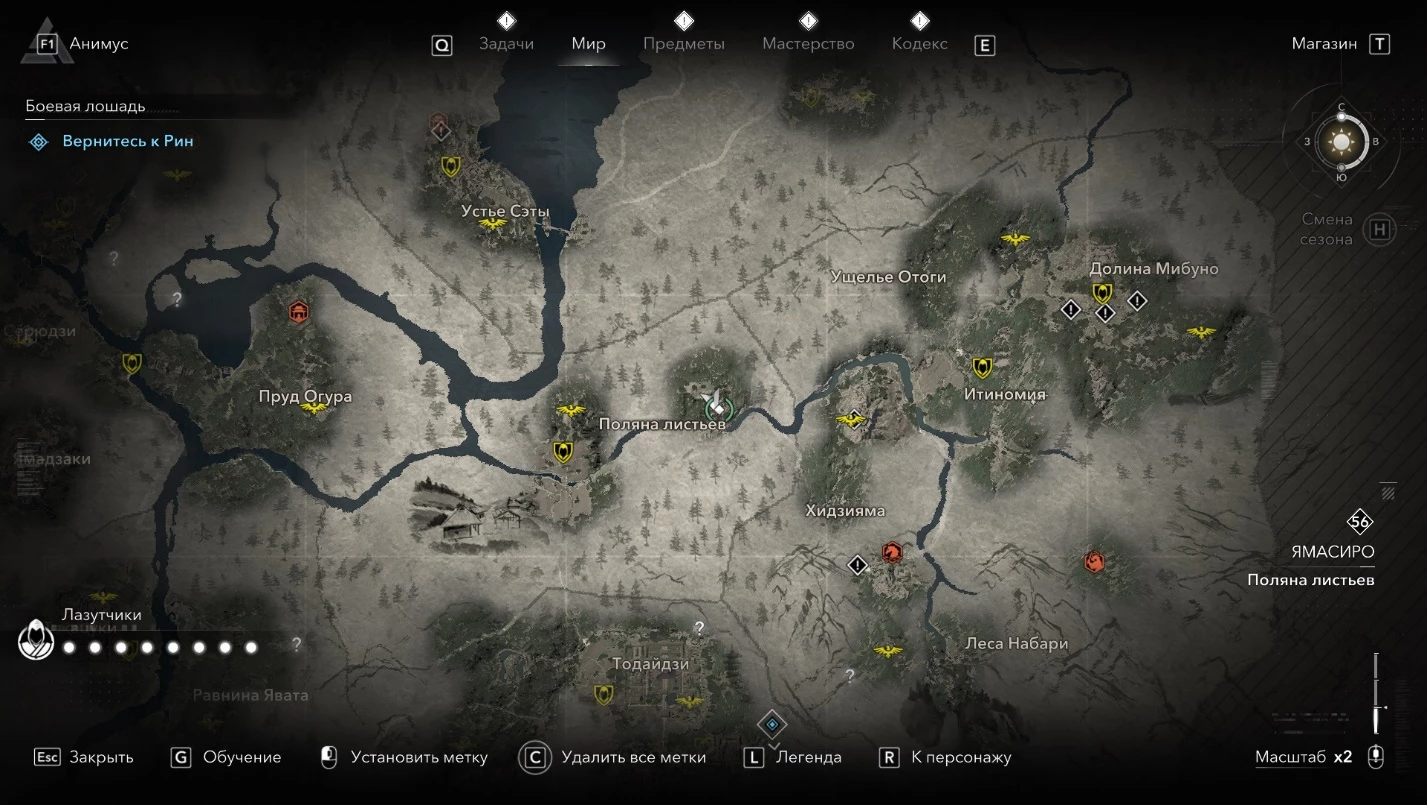
Task: Select the quest marker near Хидзияма
Action: 857,565
